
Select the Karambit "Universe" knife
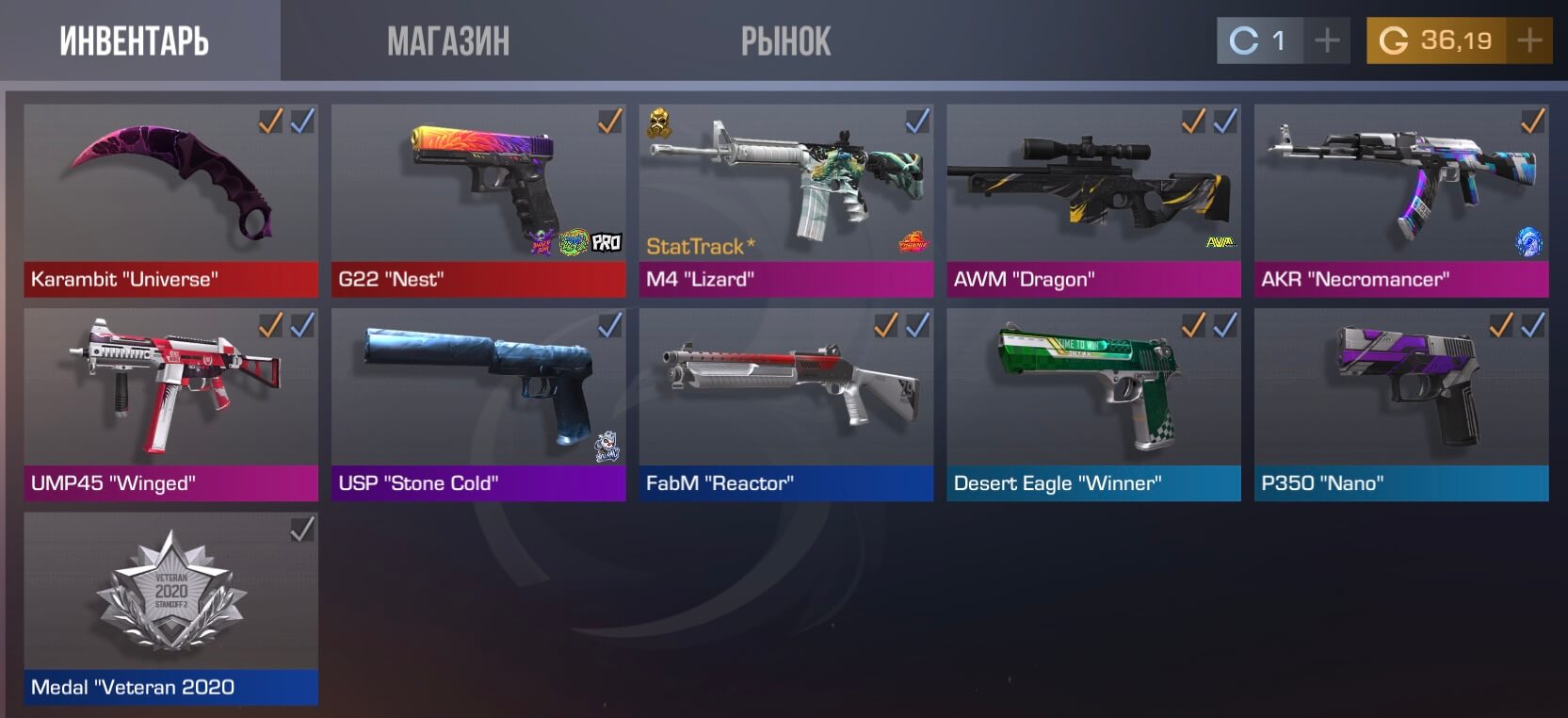(x=170, y=200)
